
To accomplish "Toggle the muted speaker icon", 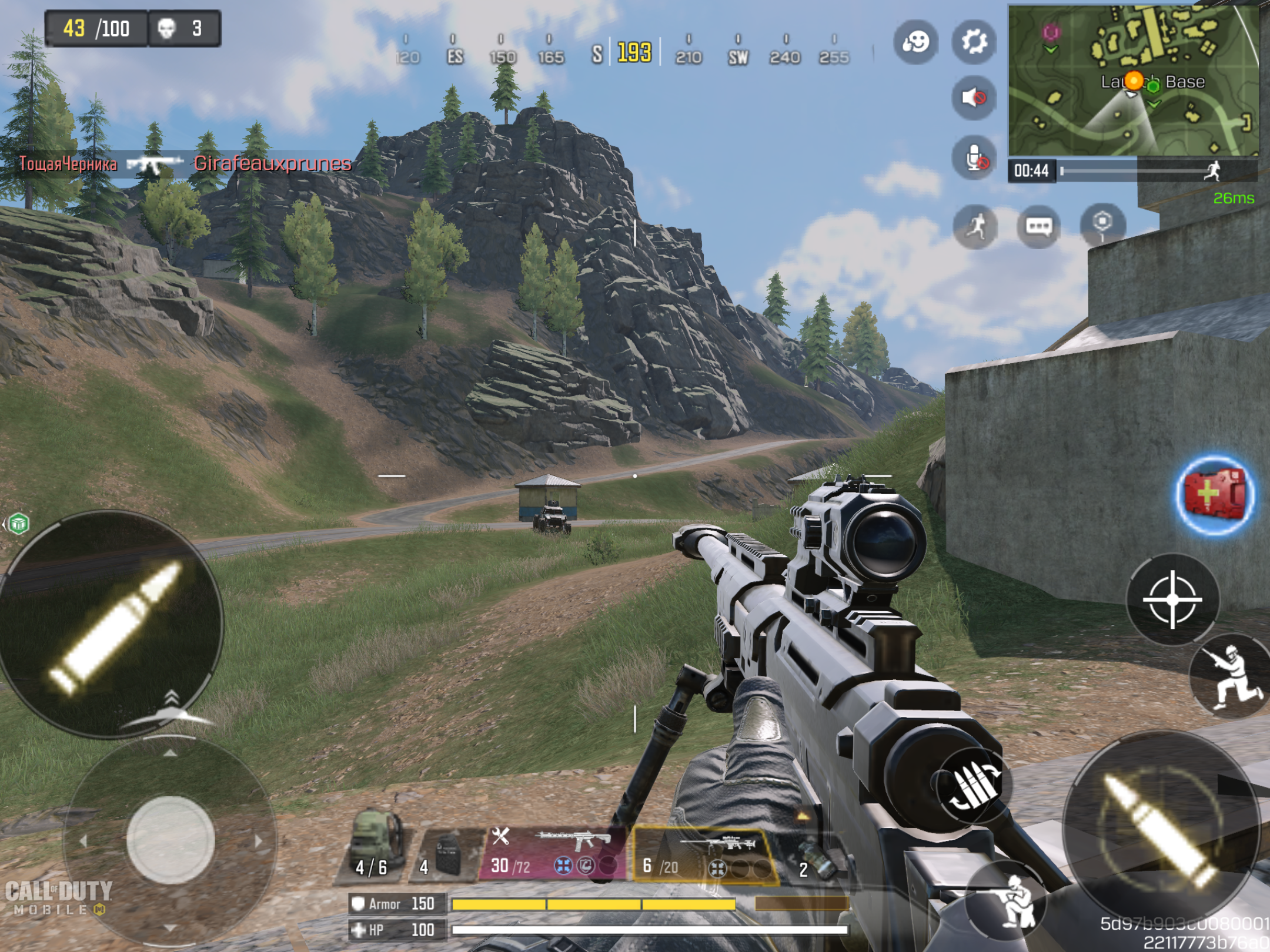I will (x=974, y=98).
